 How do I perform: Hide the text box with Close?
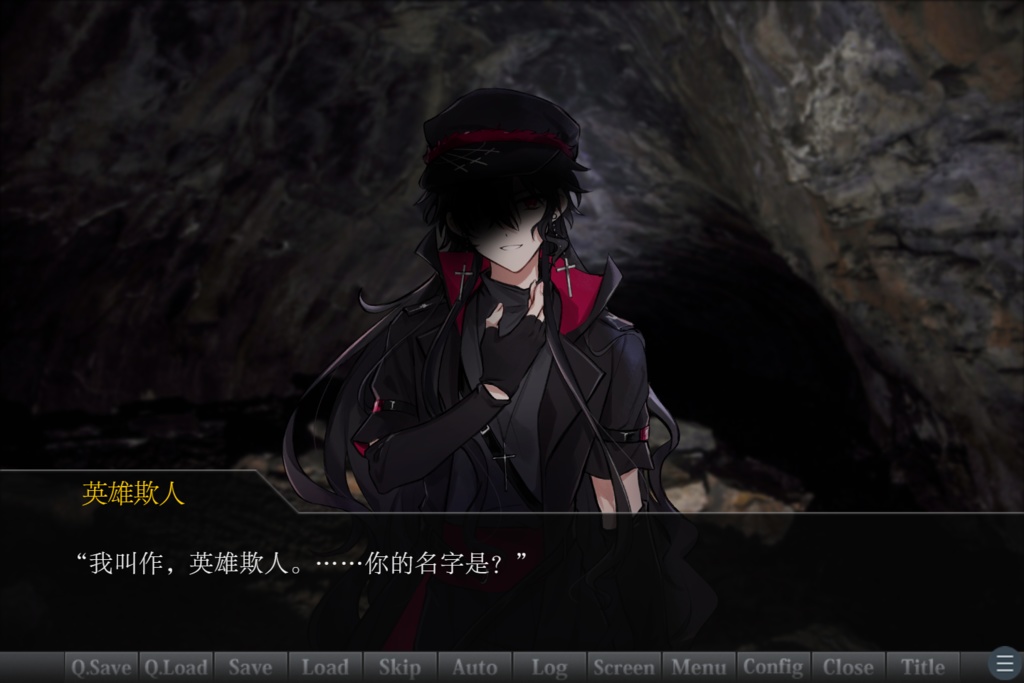click(x=848, y=667)
